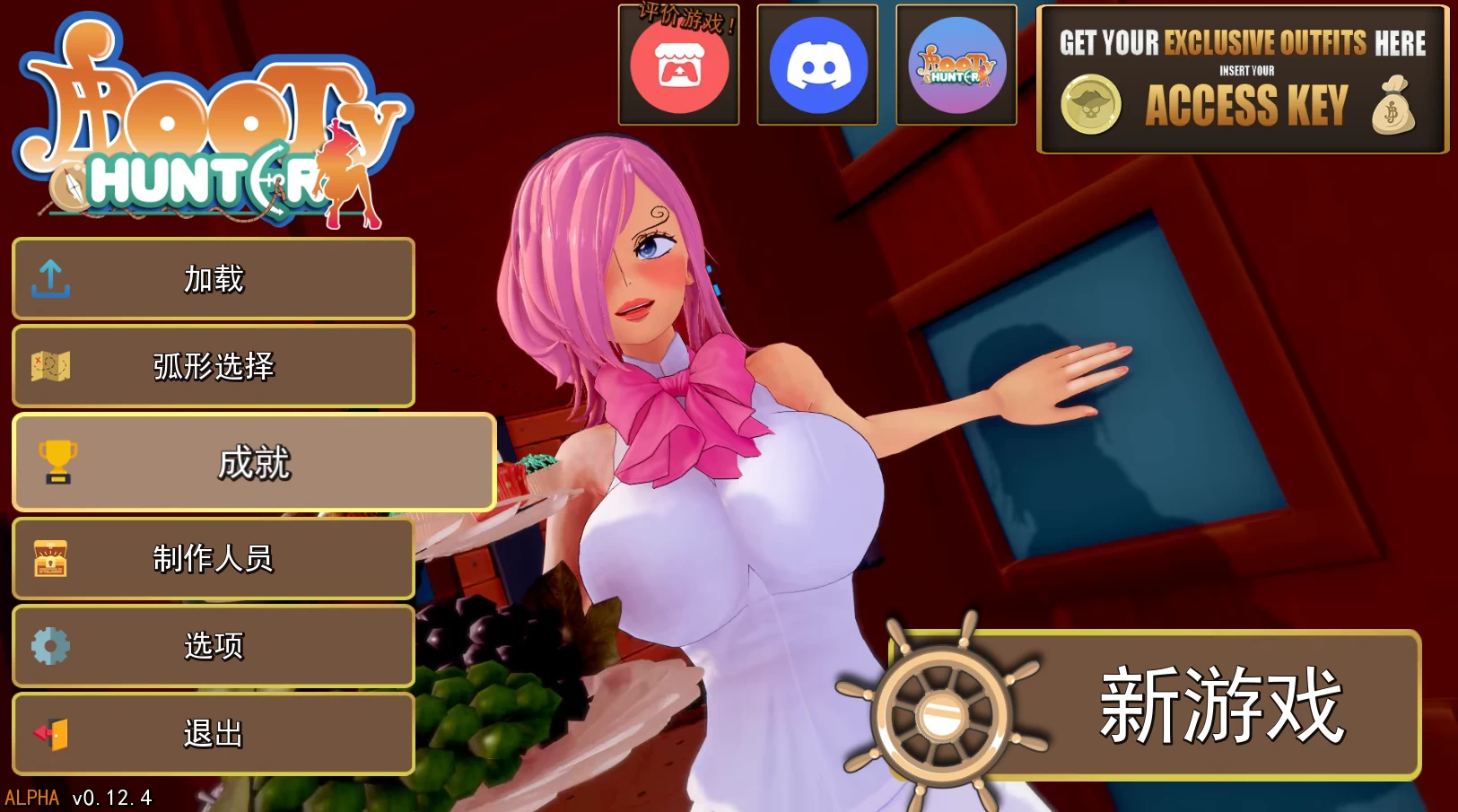Image resolution: width=1458 pixels, height=812 pixels.
Task: Open the 弧形选择 arc selection menu
Action: [213, 367]
